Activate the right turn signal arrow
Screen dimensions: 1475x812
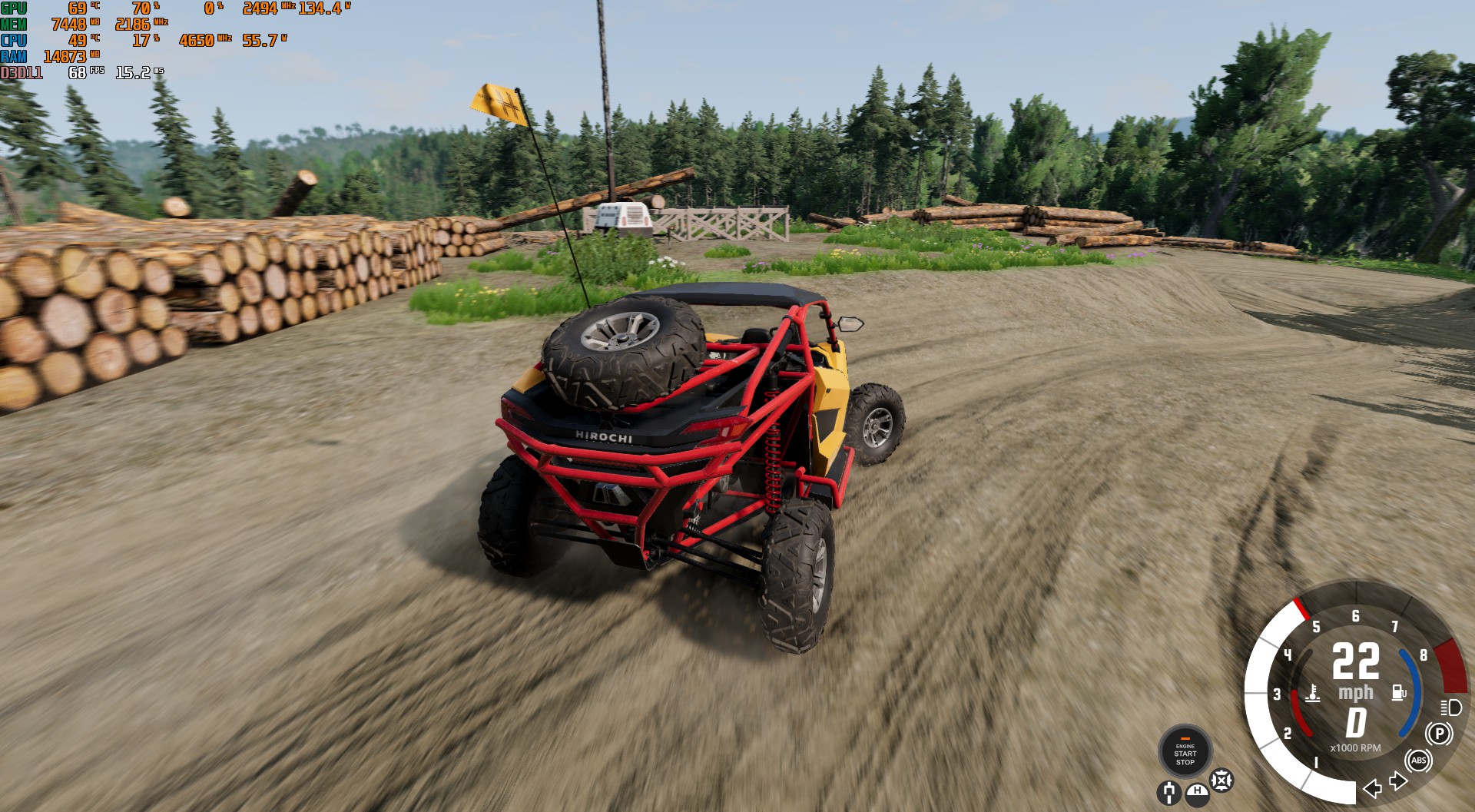tap(1398, 782)
